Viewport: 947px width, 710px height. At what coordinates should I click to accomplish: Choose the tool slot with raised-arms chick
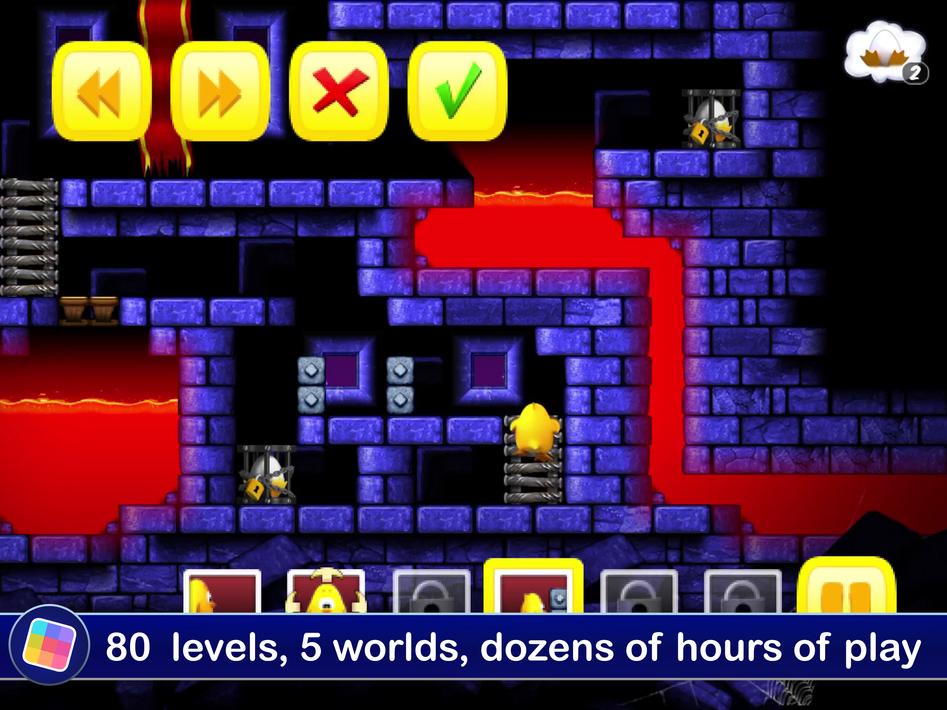coord(326,592)
